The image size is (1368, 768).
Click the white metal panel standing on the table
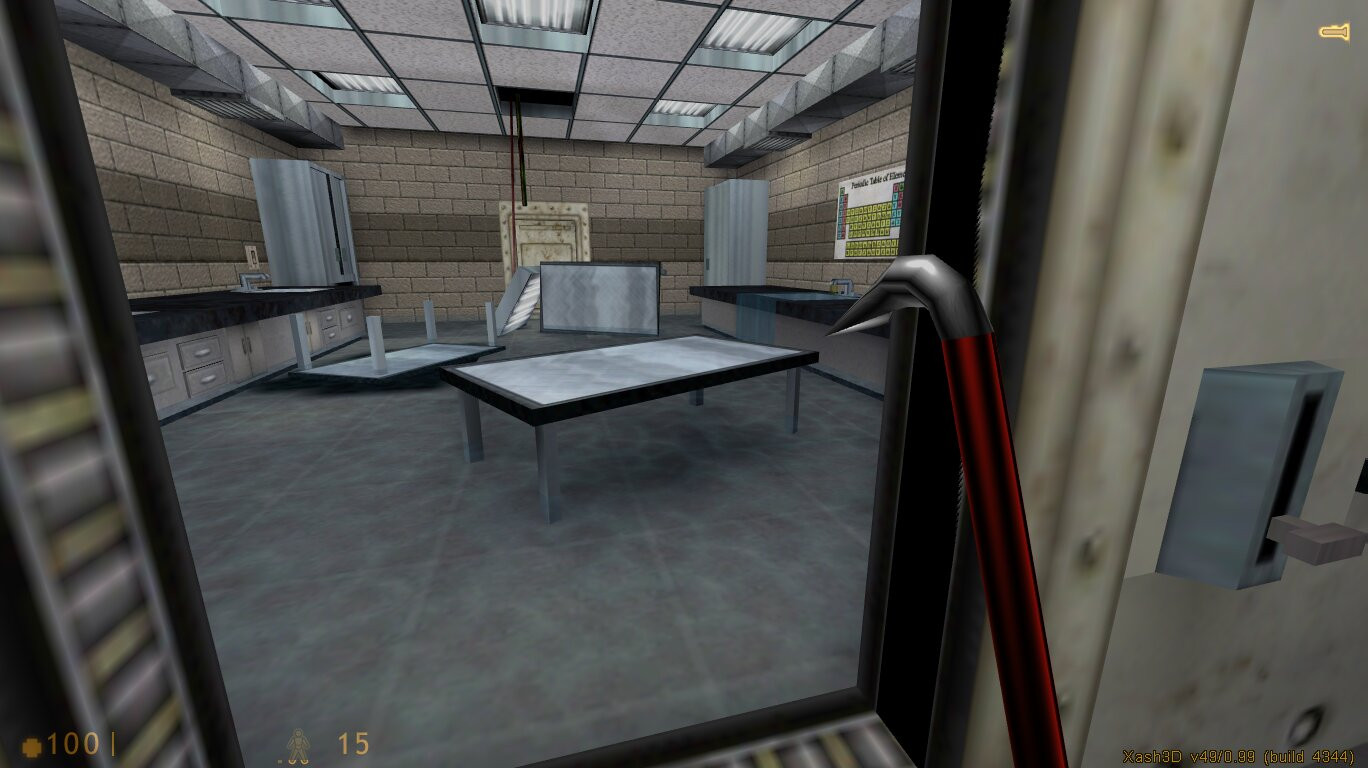pos(598,295)
